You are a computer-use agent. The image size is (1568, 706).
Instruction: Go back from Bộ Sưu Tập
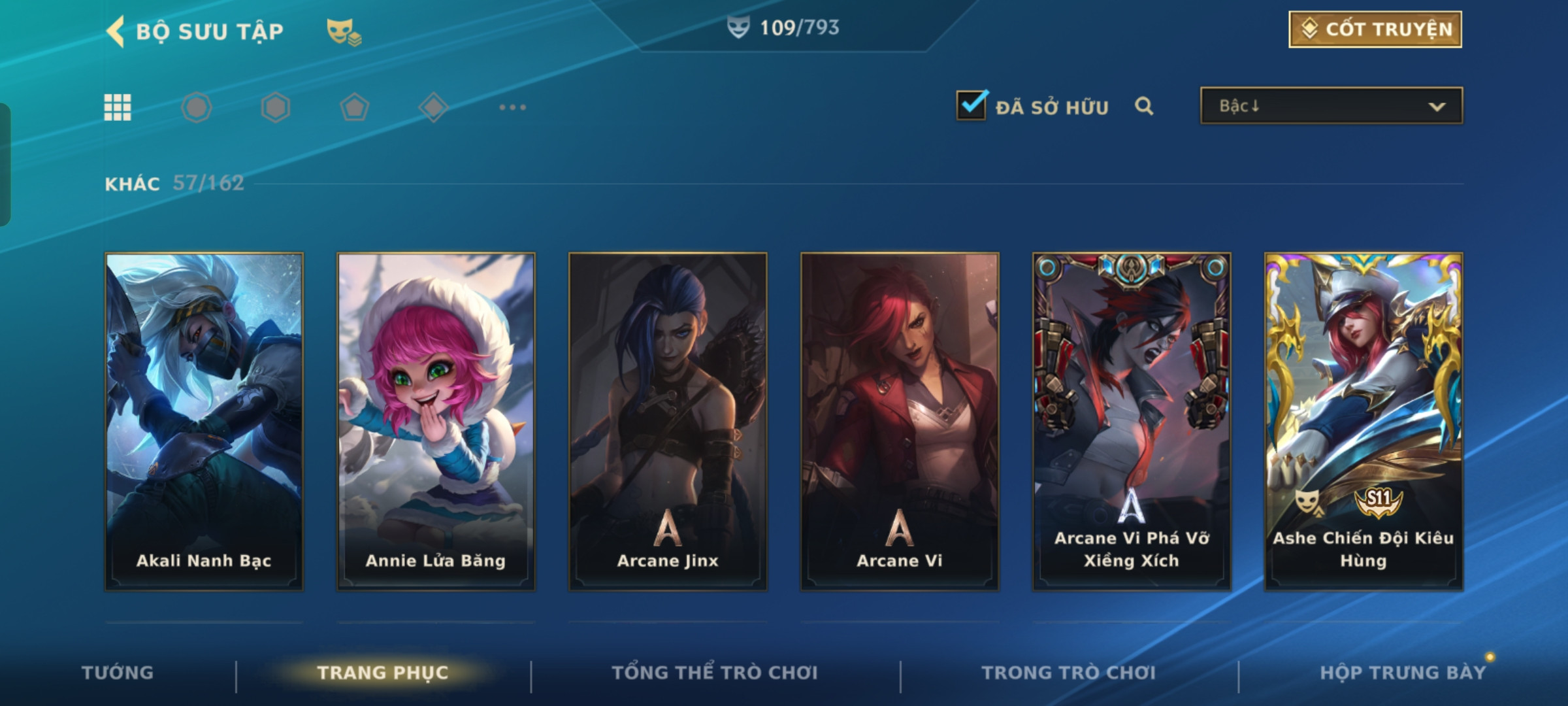[116, 31]
